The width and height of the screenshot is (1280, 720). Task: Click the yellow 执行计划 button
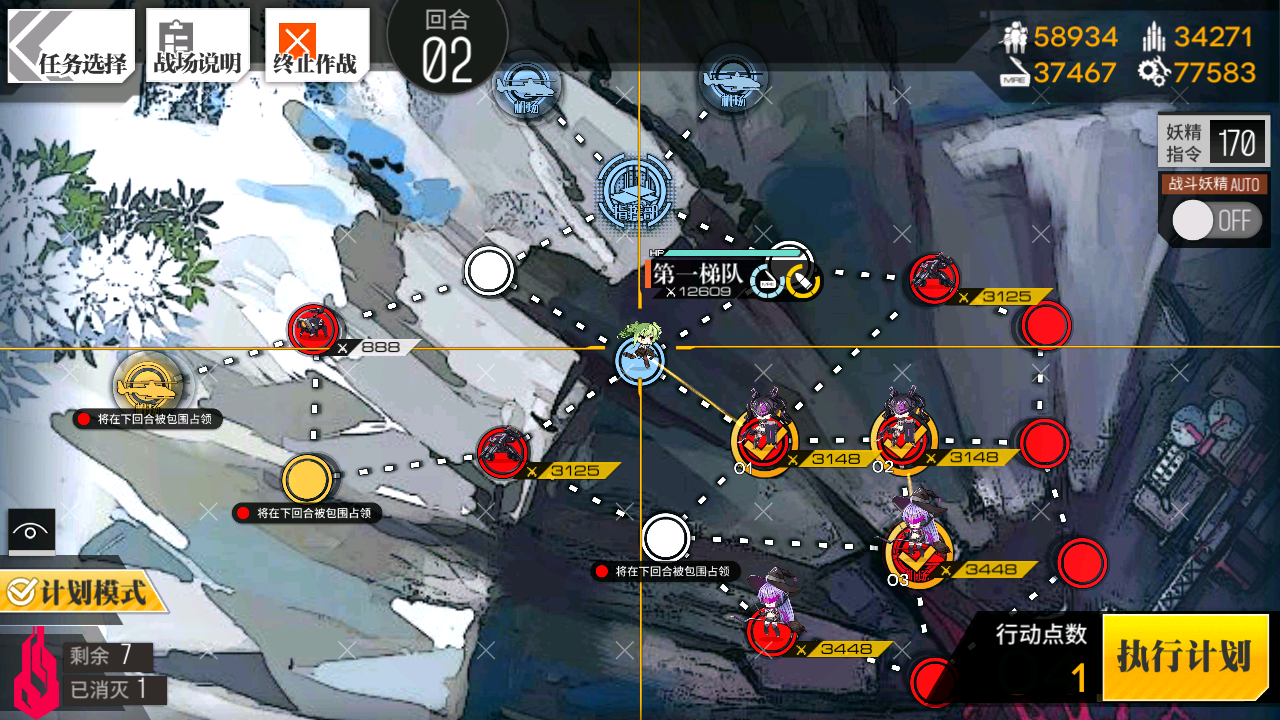pyautogui.click(x=1185, y=657)
